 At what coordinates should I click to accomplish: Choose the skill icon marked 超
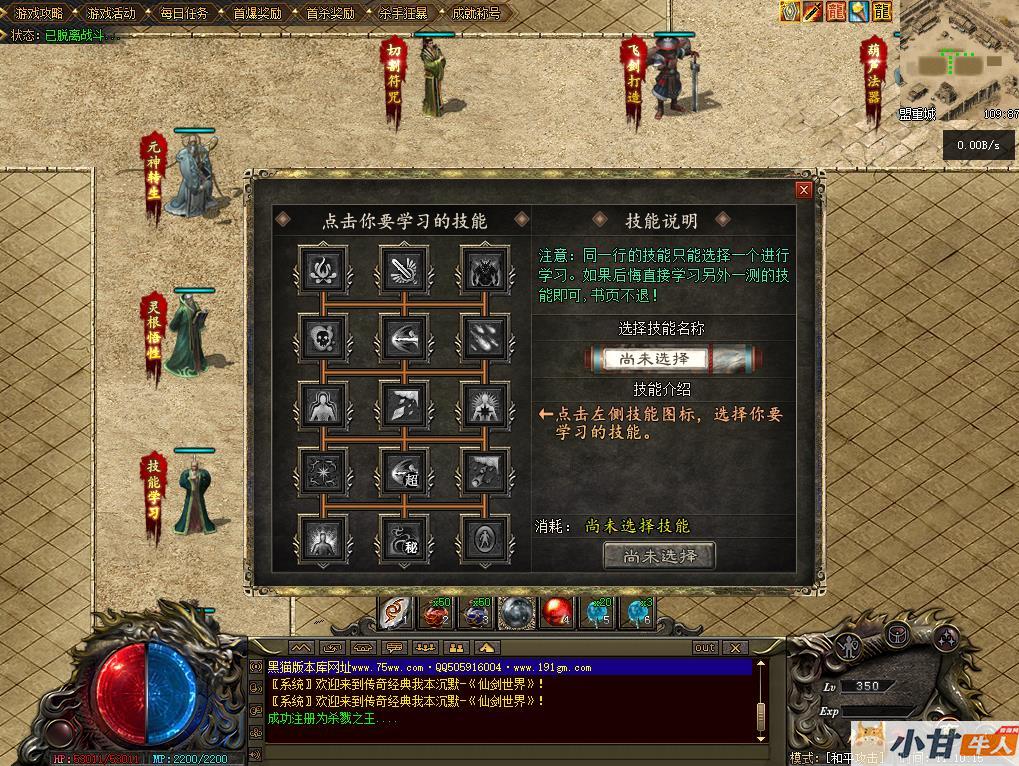(x=404, y=470)
